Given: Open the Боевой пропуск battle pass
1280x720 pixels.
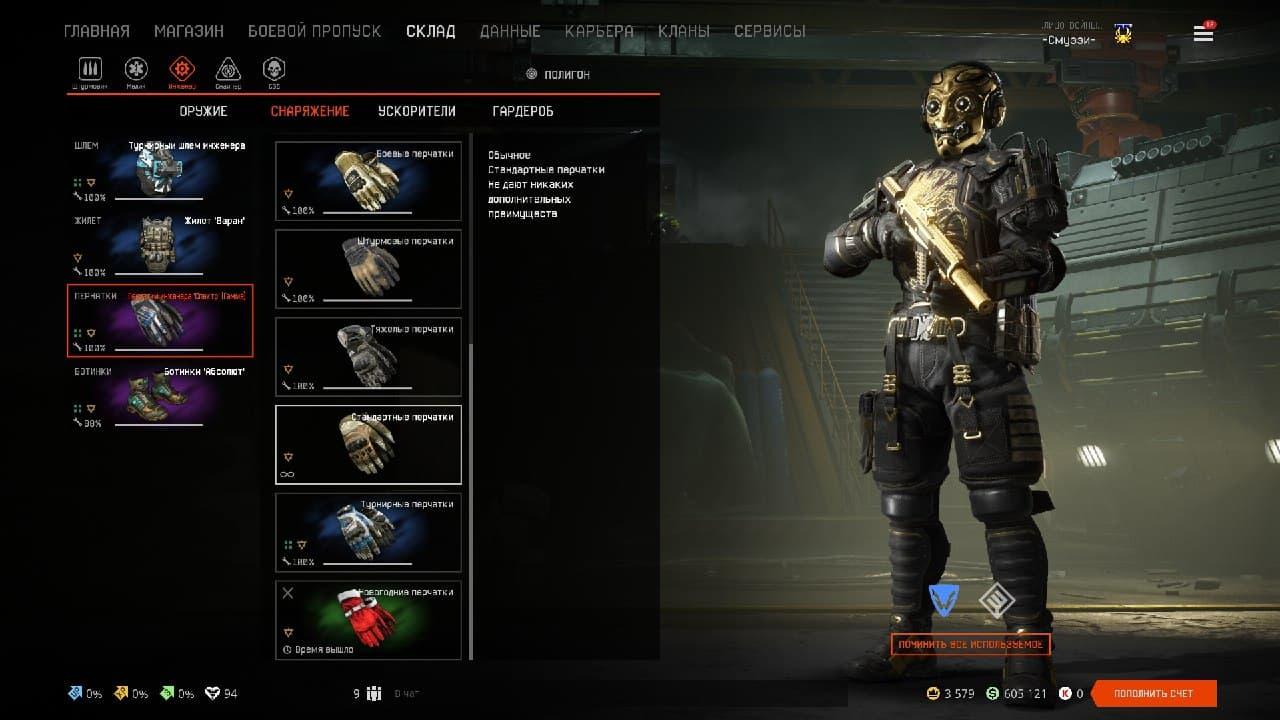Looking at the screenshot, I should (x=314, y=31).
